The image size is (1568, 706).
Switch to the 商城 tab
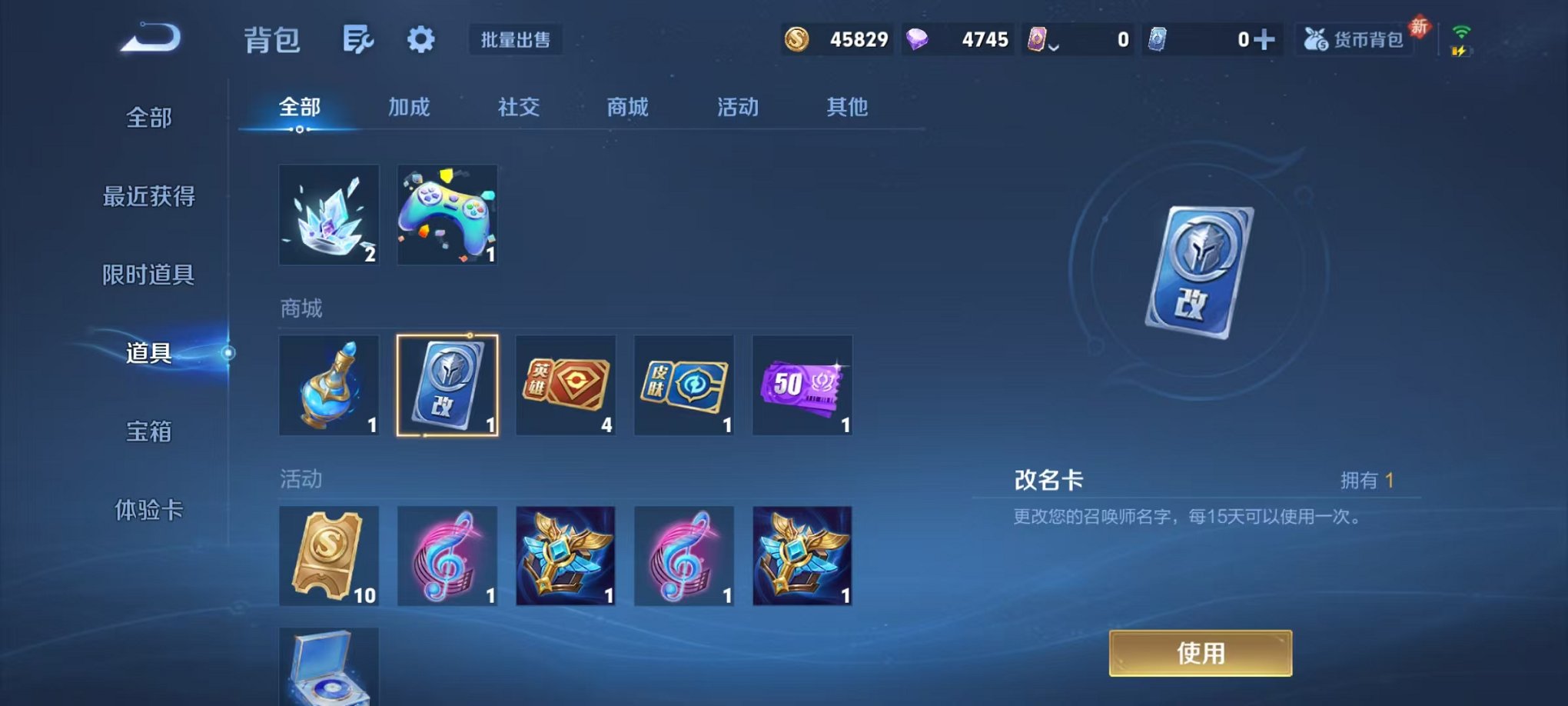point(628,108)
